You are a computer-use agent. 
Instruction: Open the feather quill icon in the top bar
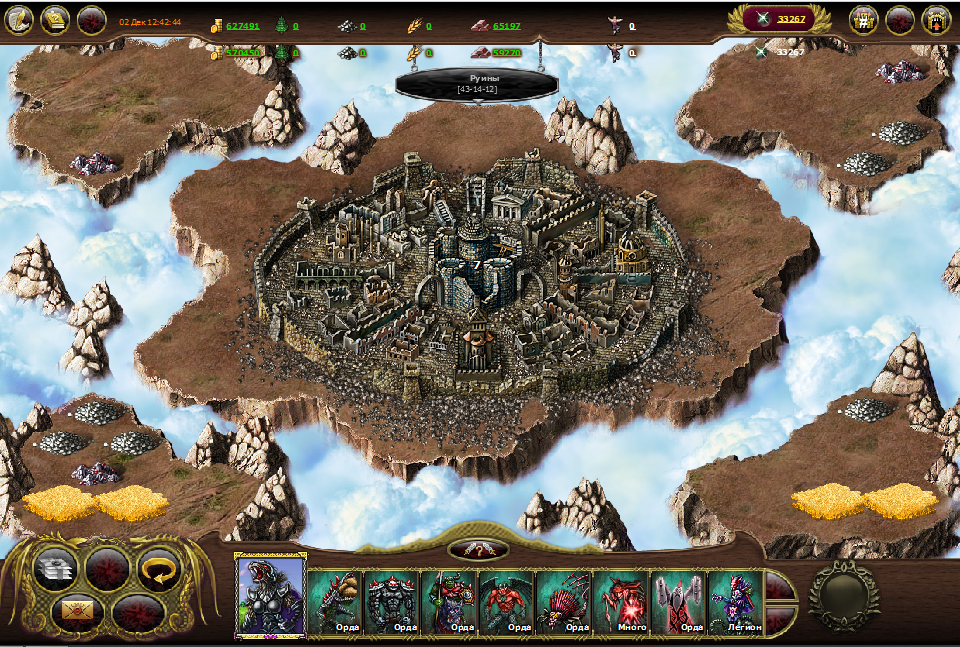click(x=20, y=19)
